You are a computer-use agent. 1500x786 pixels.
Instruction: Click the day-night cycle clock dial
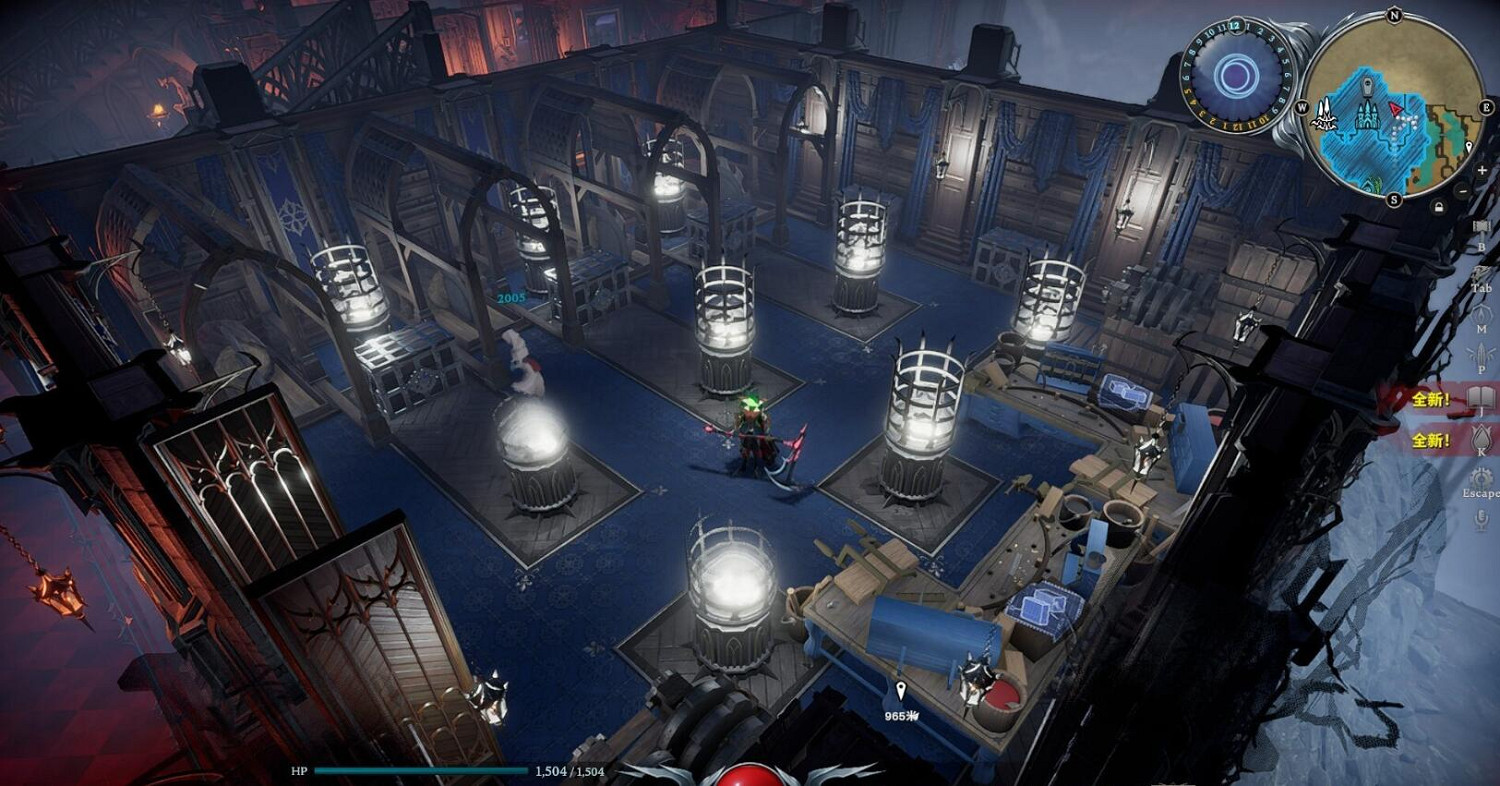click(1238, 75)
